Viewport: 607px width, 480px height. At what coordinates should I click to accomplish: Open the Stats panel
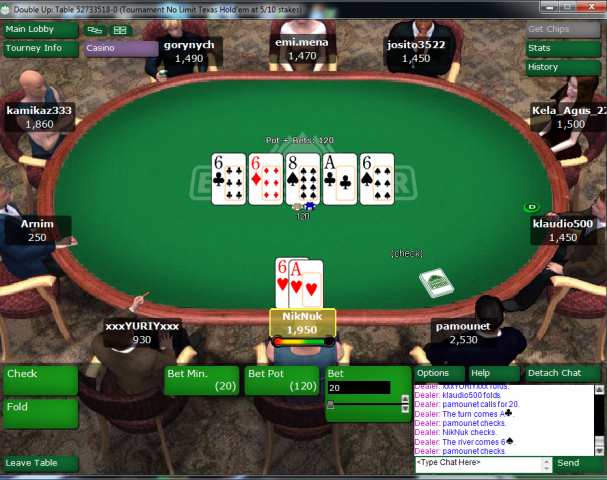[564, 48]
